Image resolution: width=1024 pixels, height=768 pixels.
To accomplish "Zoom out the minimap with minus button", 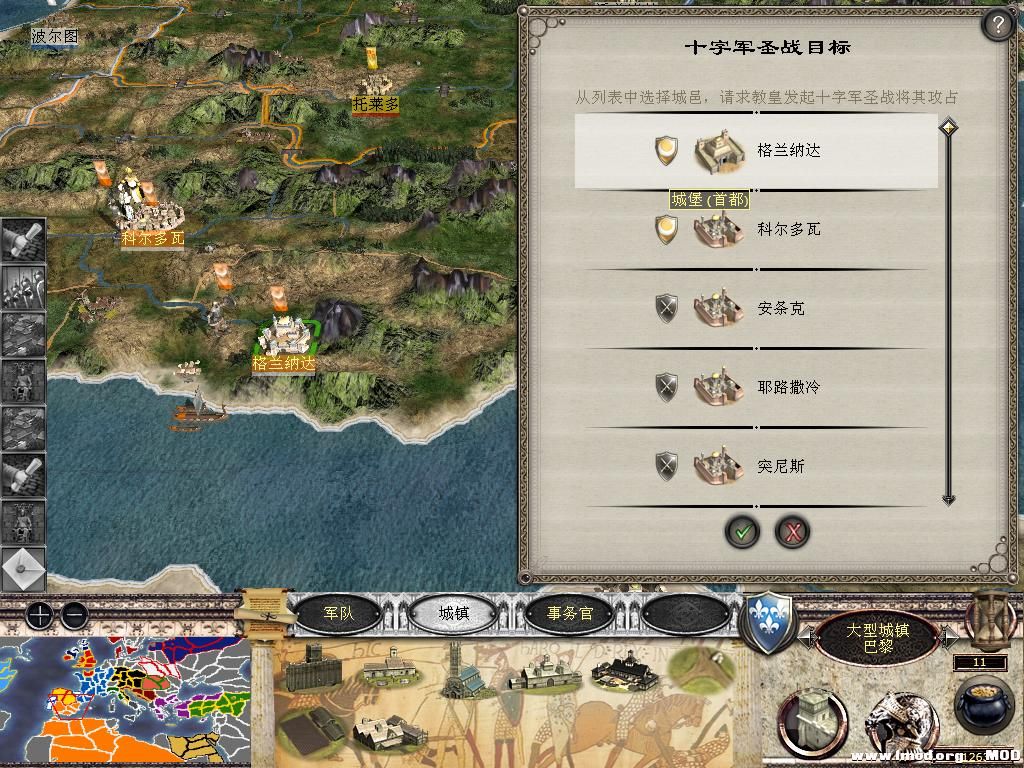I will (x=73, y=614).
